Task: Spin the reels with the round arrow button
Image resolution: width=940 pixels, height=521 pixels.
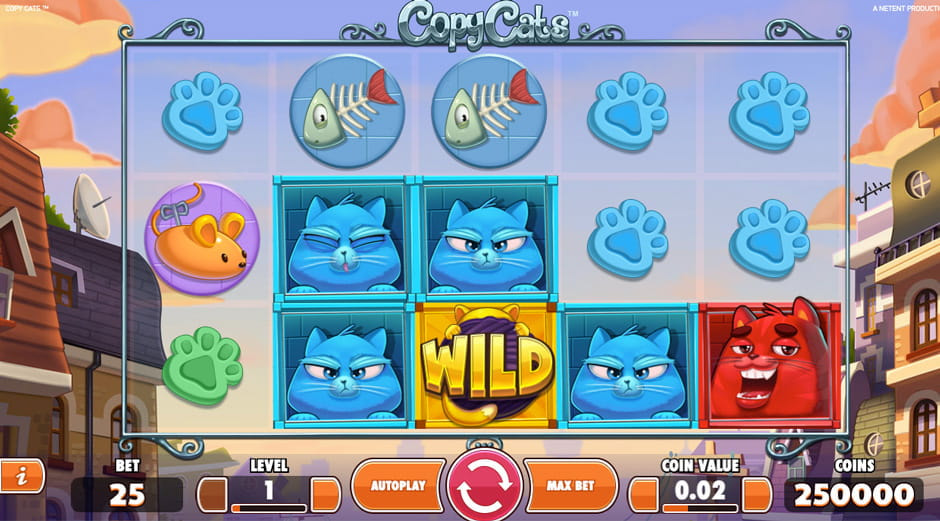Action: click(x=485, y=487)
